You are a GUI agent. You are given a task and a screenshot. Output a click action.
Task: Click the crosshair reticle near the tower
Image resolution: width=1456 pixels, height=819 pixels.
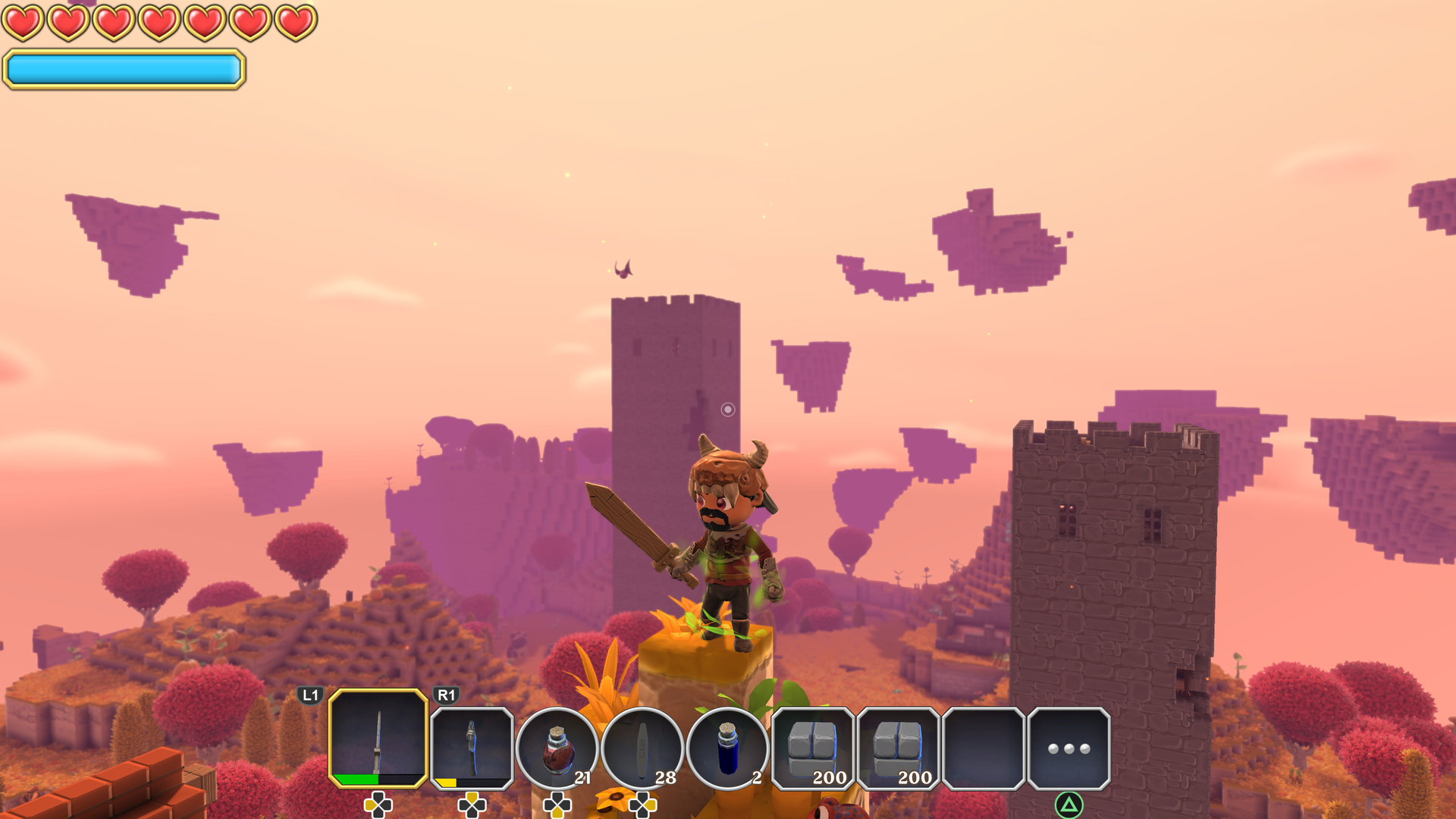coord(729,409)
